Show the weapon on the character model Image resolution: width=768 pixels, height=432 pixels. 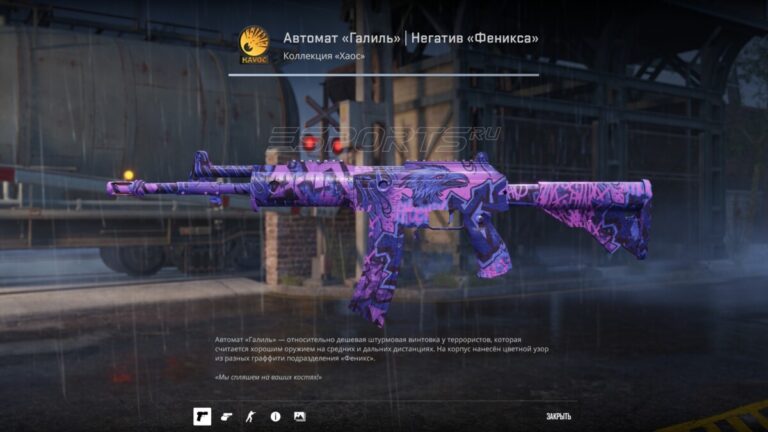(251, 416)
